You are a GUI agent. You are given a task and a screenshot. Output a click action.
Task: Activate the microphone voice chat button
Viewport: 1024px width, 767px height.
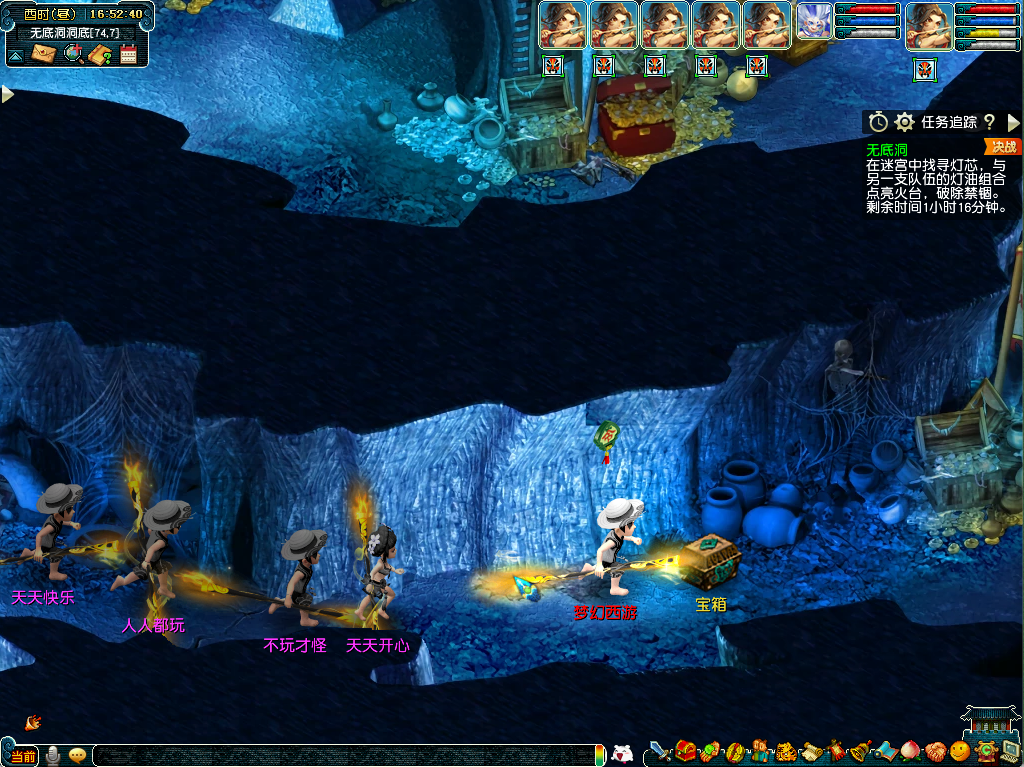point(52,755)
